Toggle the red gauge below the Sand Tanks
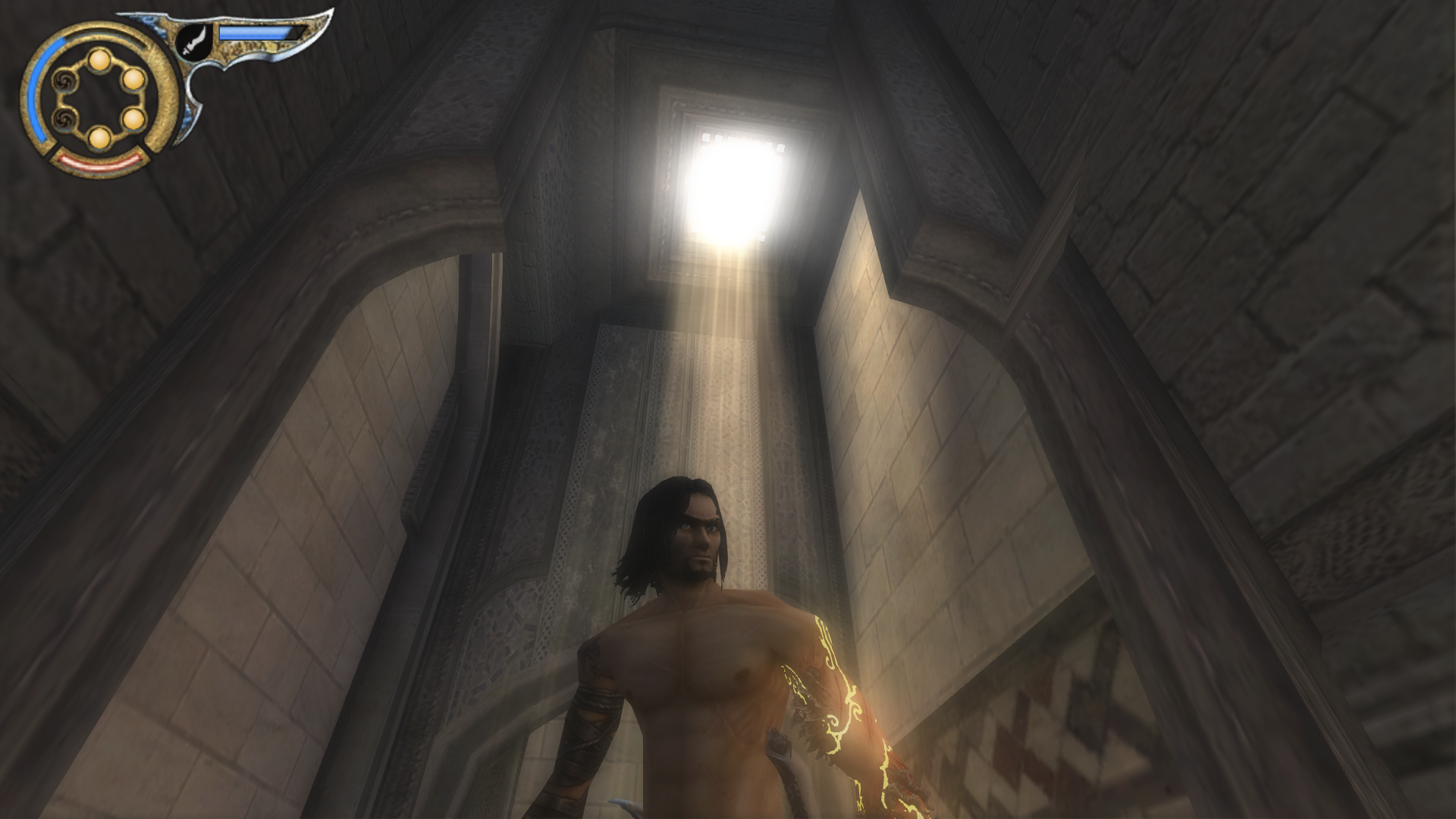Viewport: 1456px width, 819px height. pos(99,165)
